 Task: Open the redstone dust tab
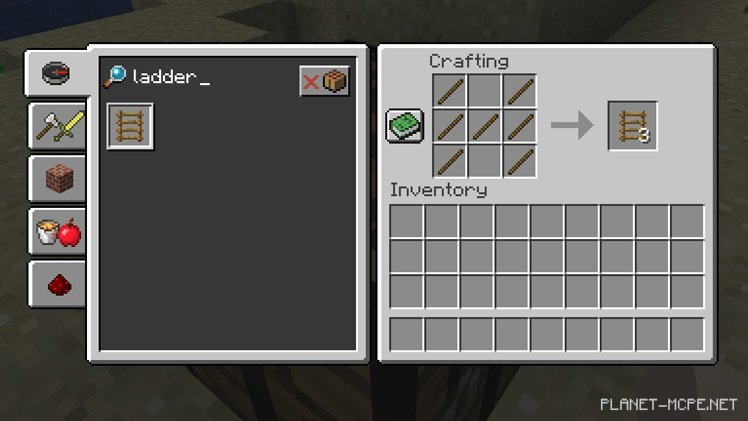(x=58, y=286)
